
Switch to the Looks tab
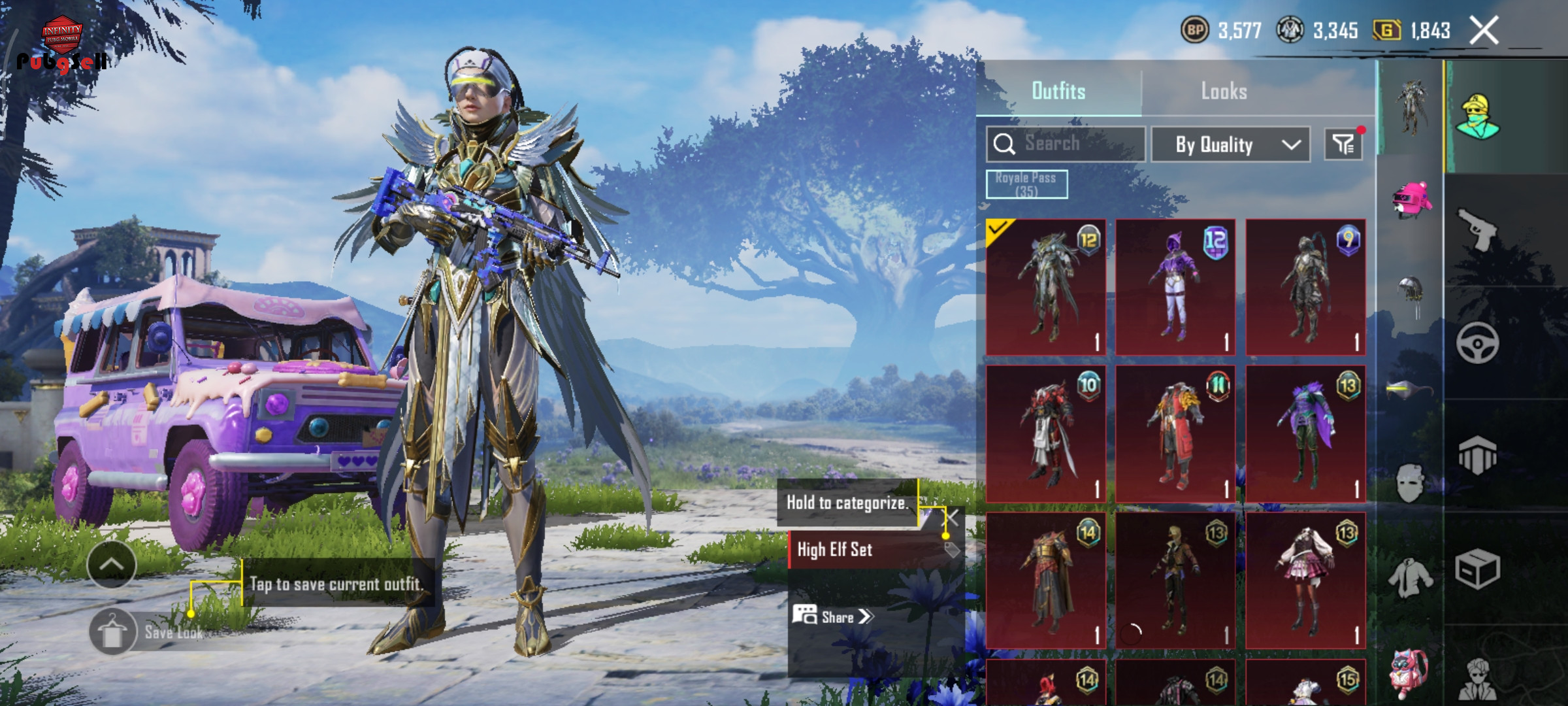coord(1223,91)
